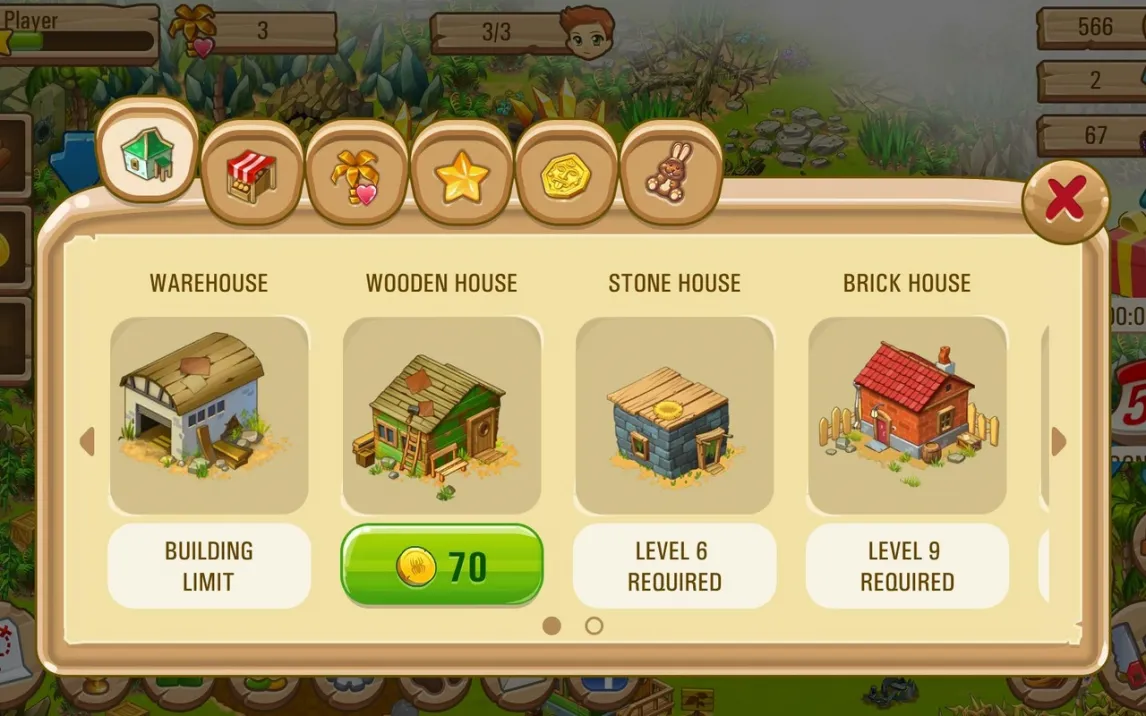Viewport: 1146px width, 716px height.
Task: Tap the Stone House Level 6 Required label
Action: (x=674, y=566)
